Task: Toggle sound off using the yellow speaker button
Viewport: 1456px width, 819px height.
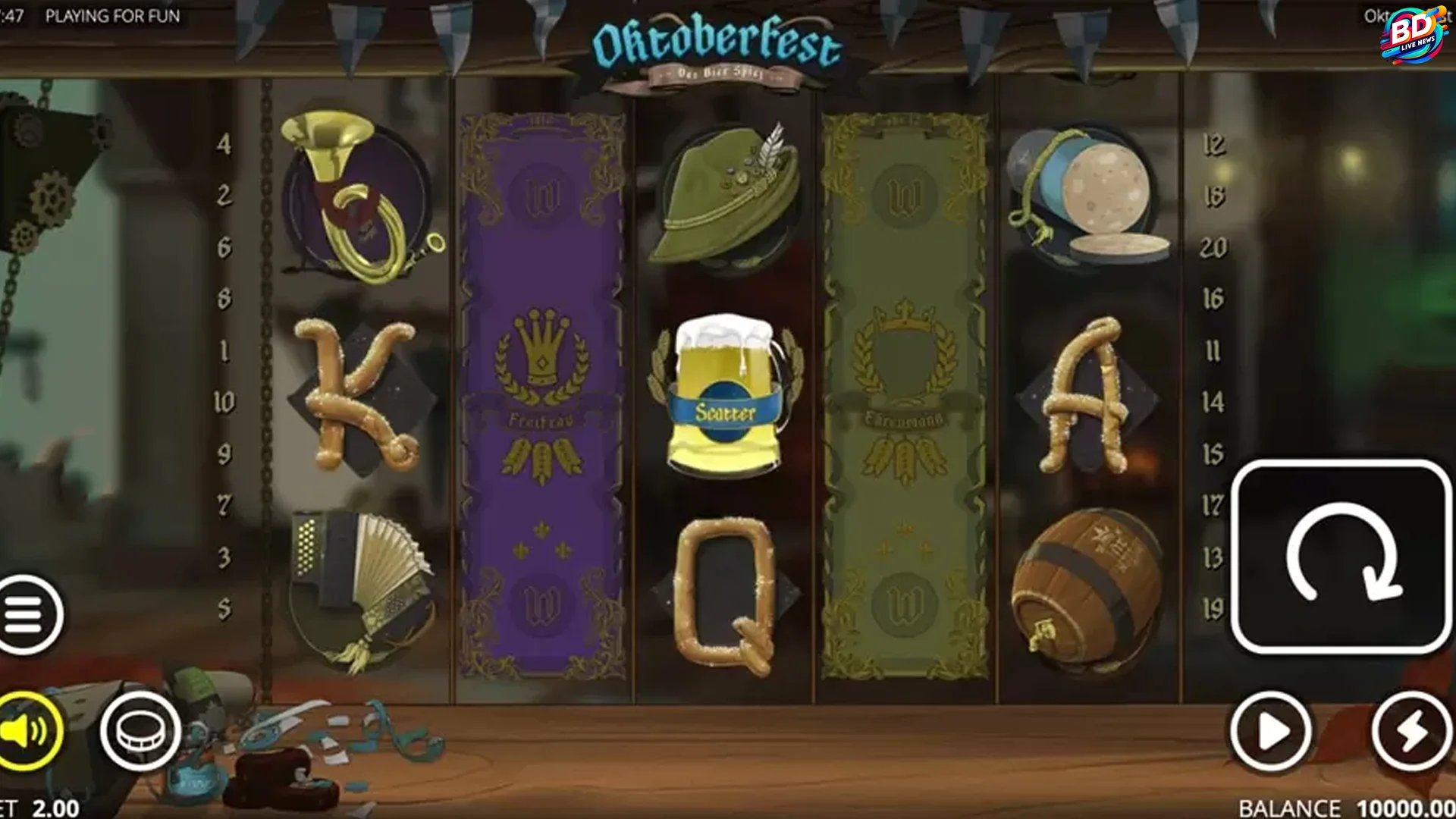Action: (x=27, y=730)
